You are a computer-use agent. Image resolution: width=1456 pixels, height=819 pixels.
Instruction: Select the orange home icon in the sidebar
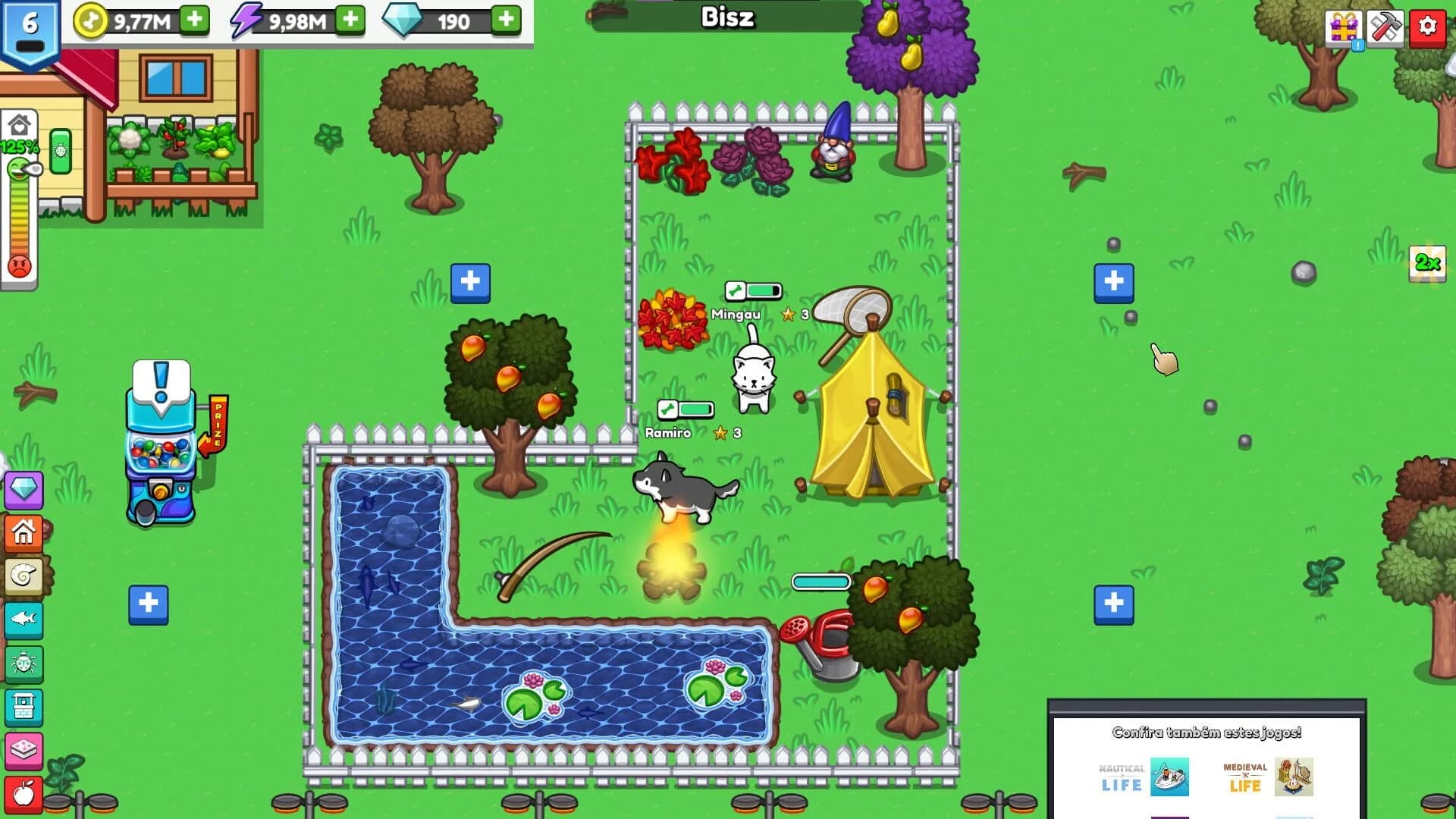(25, 532)
